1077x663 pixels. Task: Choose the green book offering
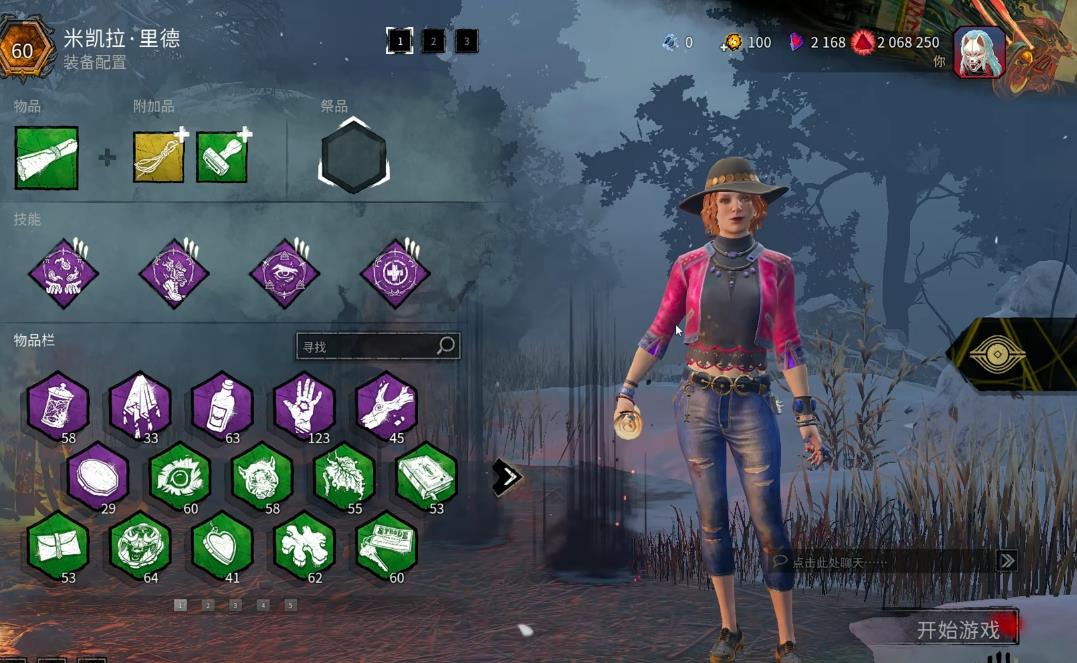point(427,477)
